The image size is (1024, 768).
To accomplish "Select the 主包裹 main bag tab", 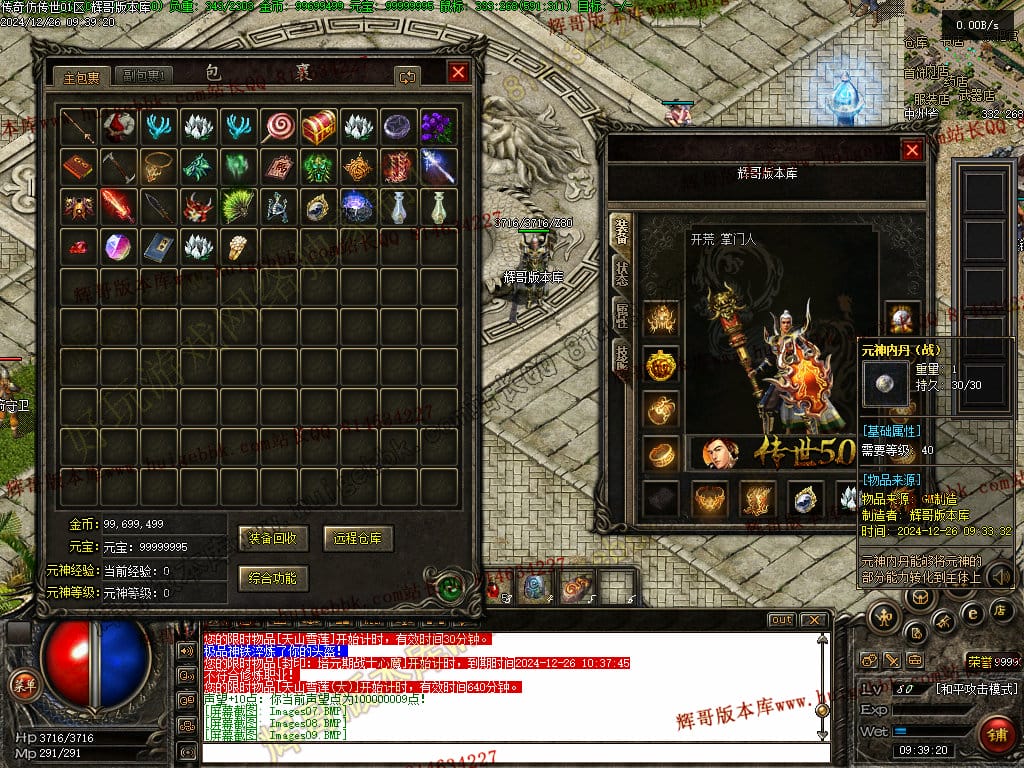I will [82, 76].
